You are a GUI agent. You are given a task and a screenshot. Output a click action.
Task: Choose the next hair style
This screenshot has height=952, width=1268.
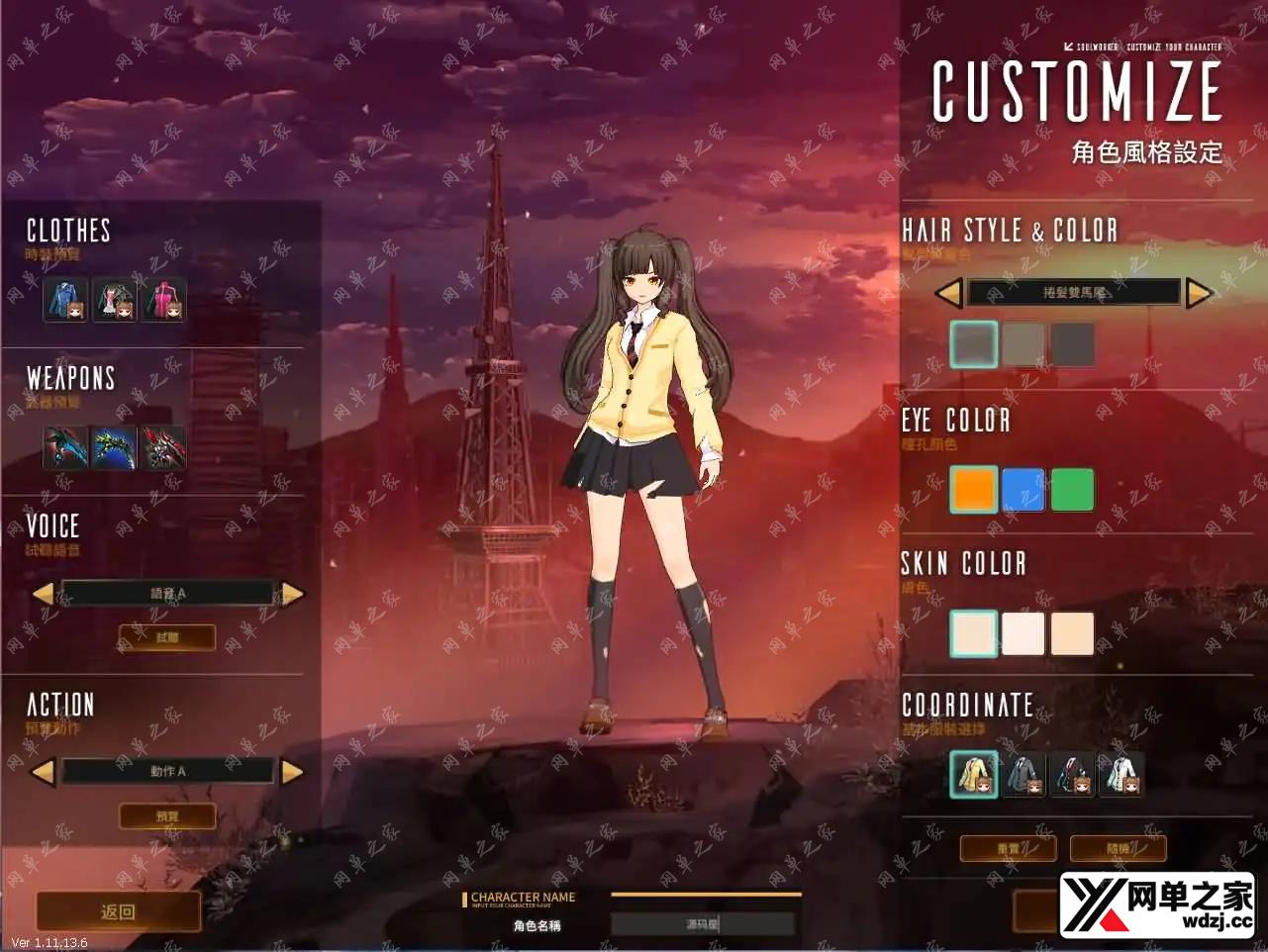[x=1199, y=293]
